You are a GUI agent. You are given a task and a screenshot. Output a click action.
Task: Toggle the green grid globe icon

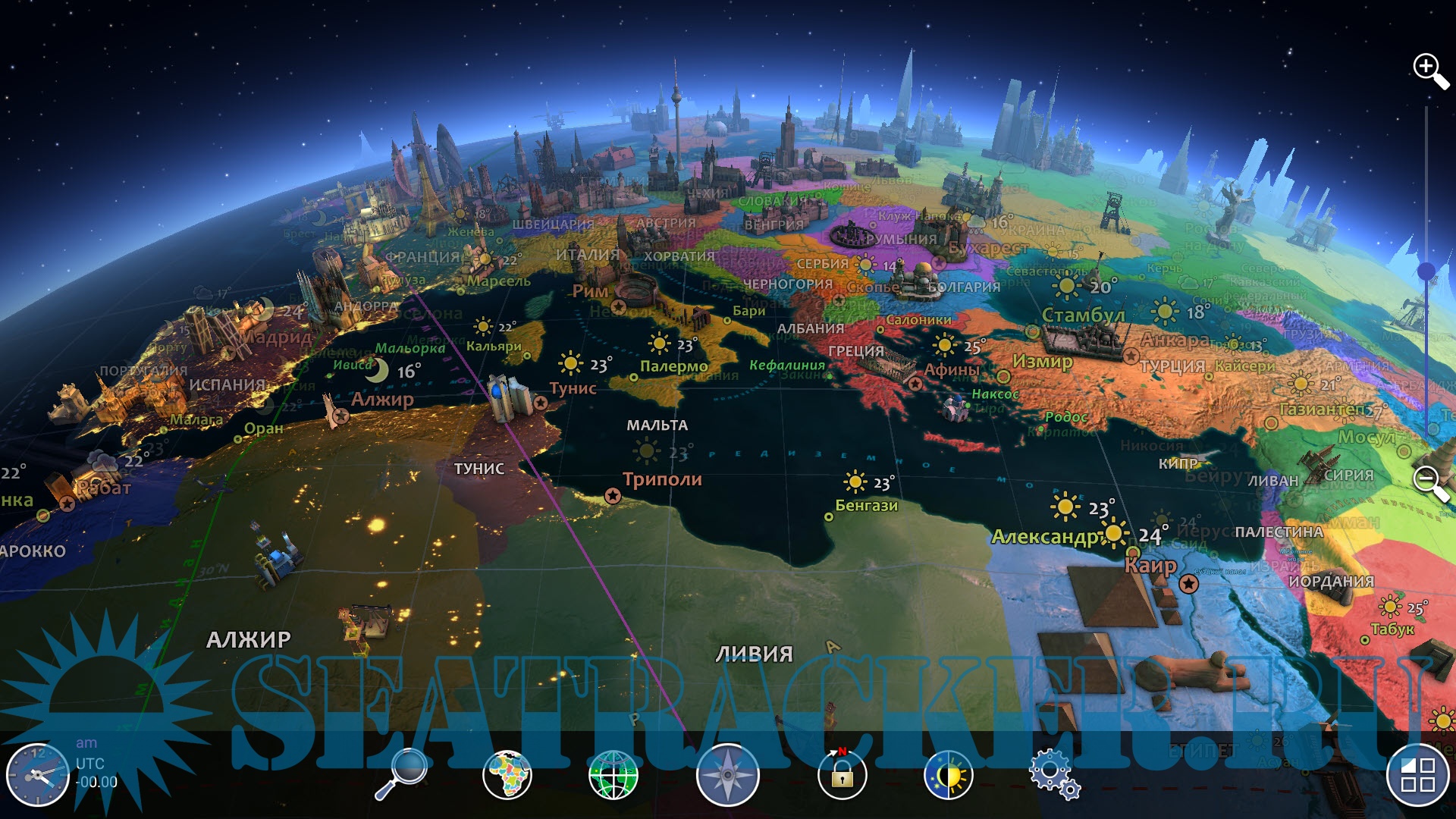click(x=613, y=774)
